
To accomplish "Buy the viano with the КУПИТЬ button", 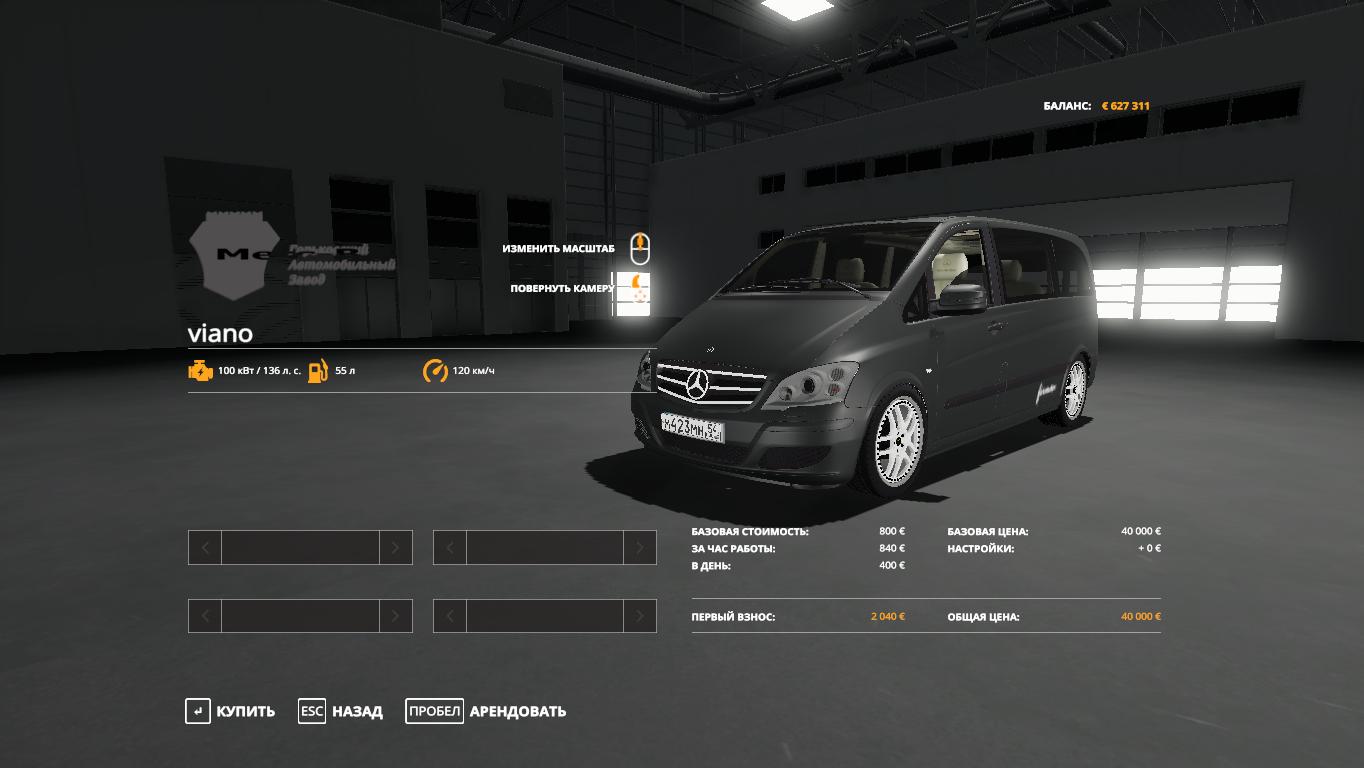I will (x=231, y=712).
